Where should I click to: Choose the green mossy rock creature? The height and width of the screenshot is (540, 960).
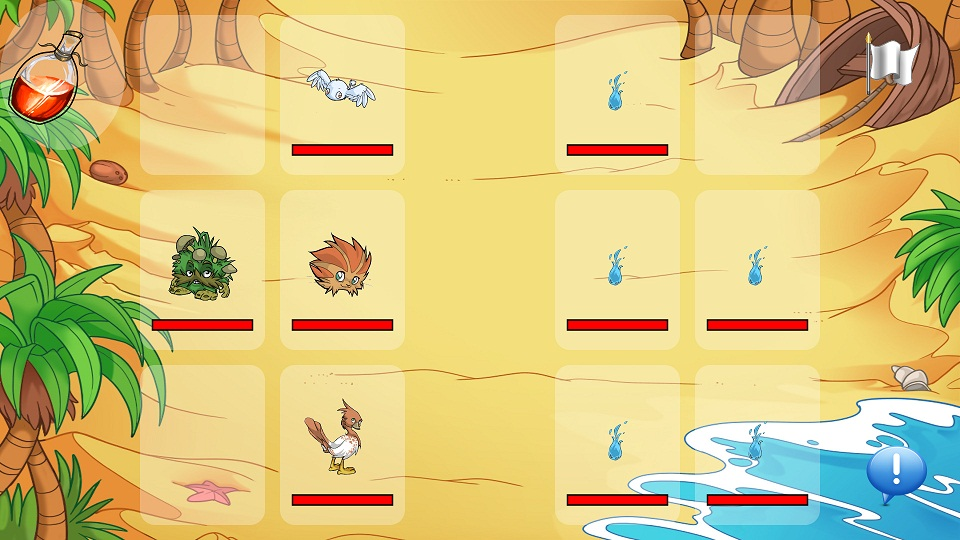[200, 264]
